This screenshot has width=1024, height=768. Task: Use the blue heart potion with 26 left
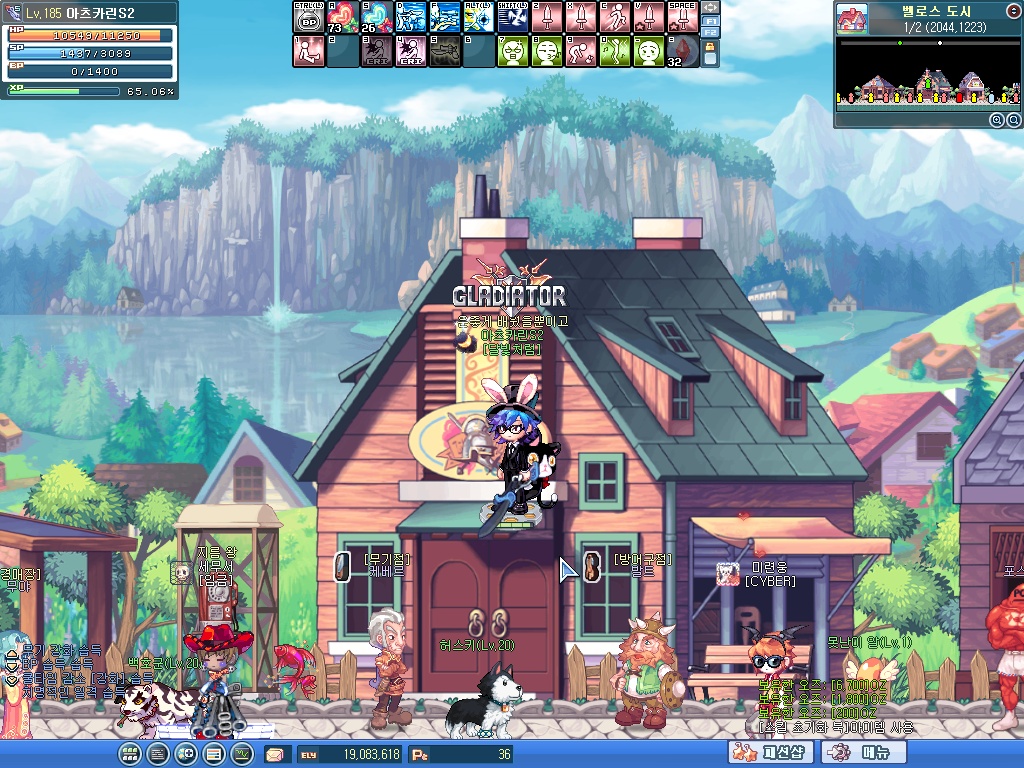376,17
